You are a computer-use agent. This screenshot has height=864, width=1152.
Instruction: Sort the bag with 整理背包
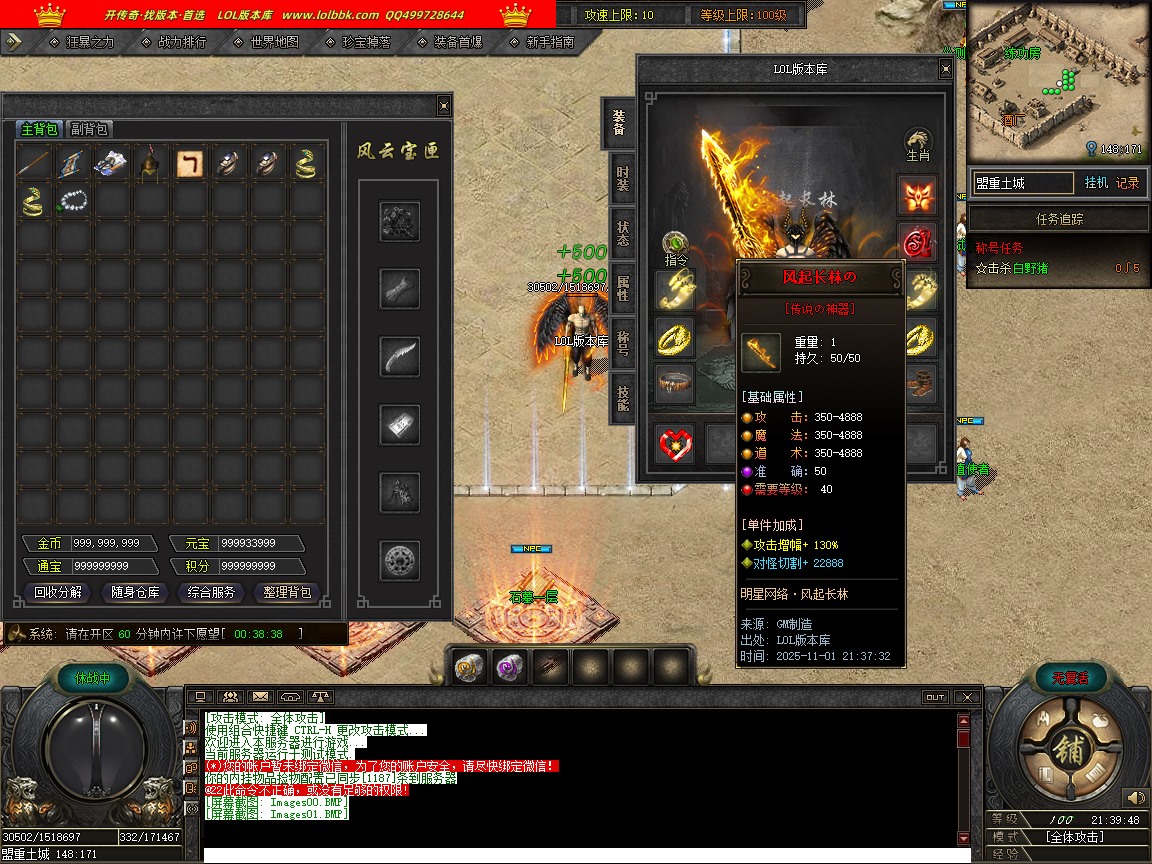click(x=287, y=592)
